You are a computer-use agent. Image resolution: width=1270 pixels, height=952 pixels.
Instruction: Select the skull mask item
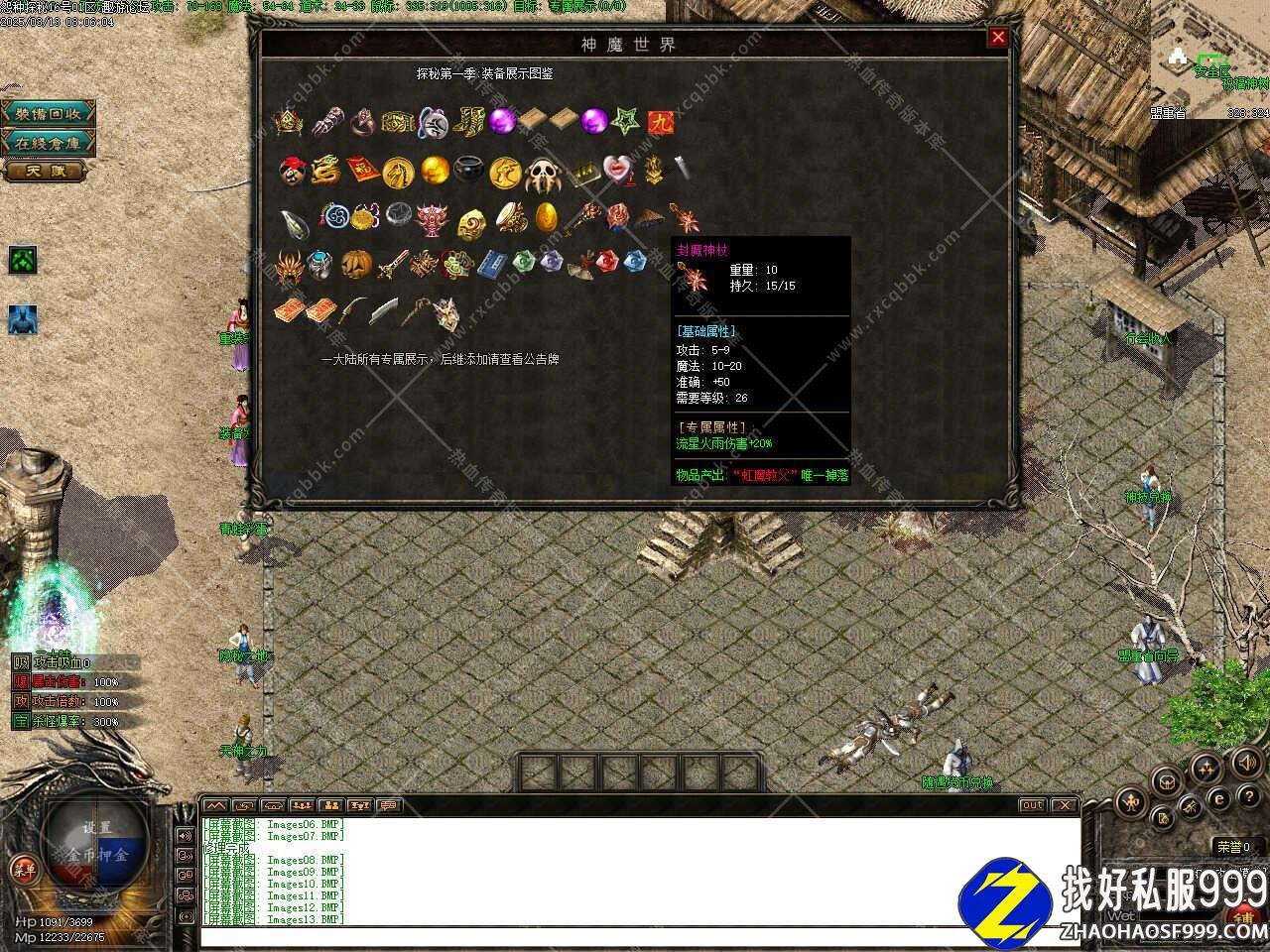point(543,173)
